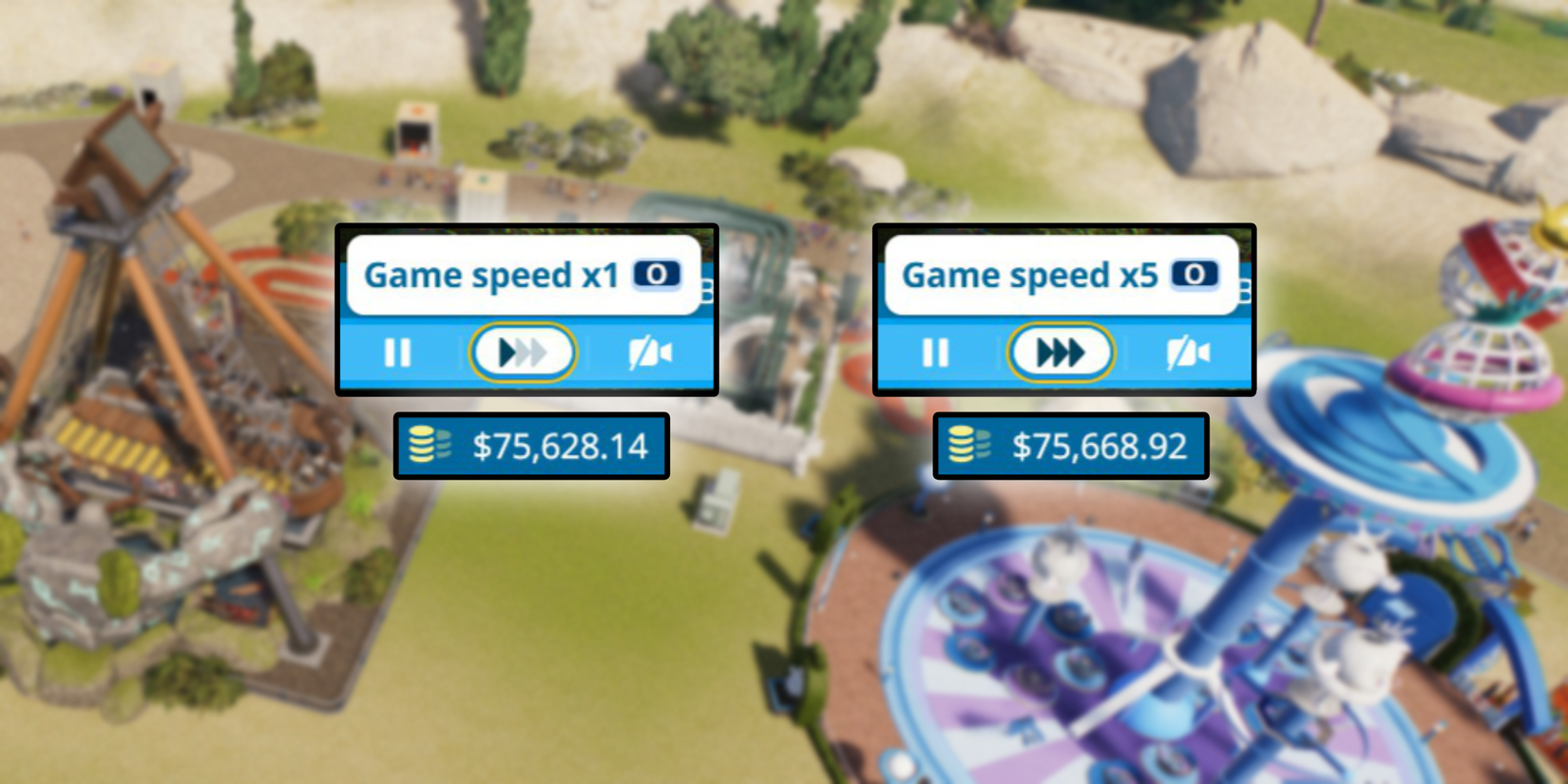The height and width of the screenshot is (784, 1568).
Task: Click the yellow-circled speed control on the right panel
Action: click(1062, 353)
